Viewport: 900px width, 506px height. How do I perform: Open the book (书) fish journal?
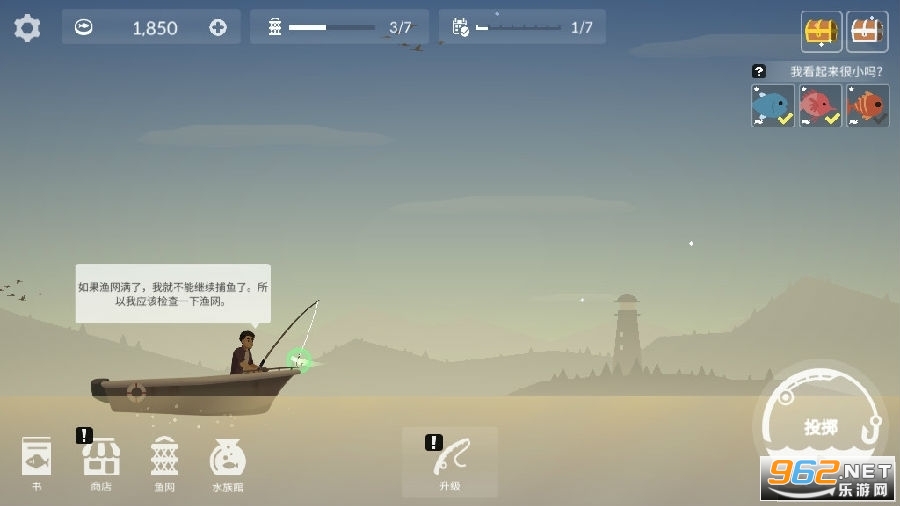(37, 460)
